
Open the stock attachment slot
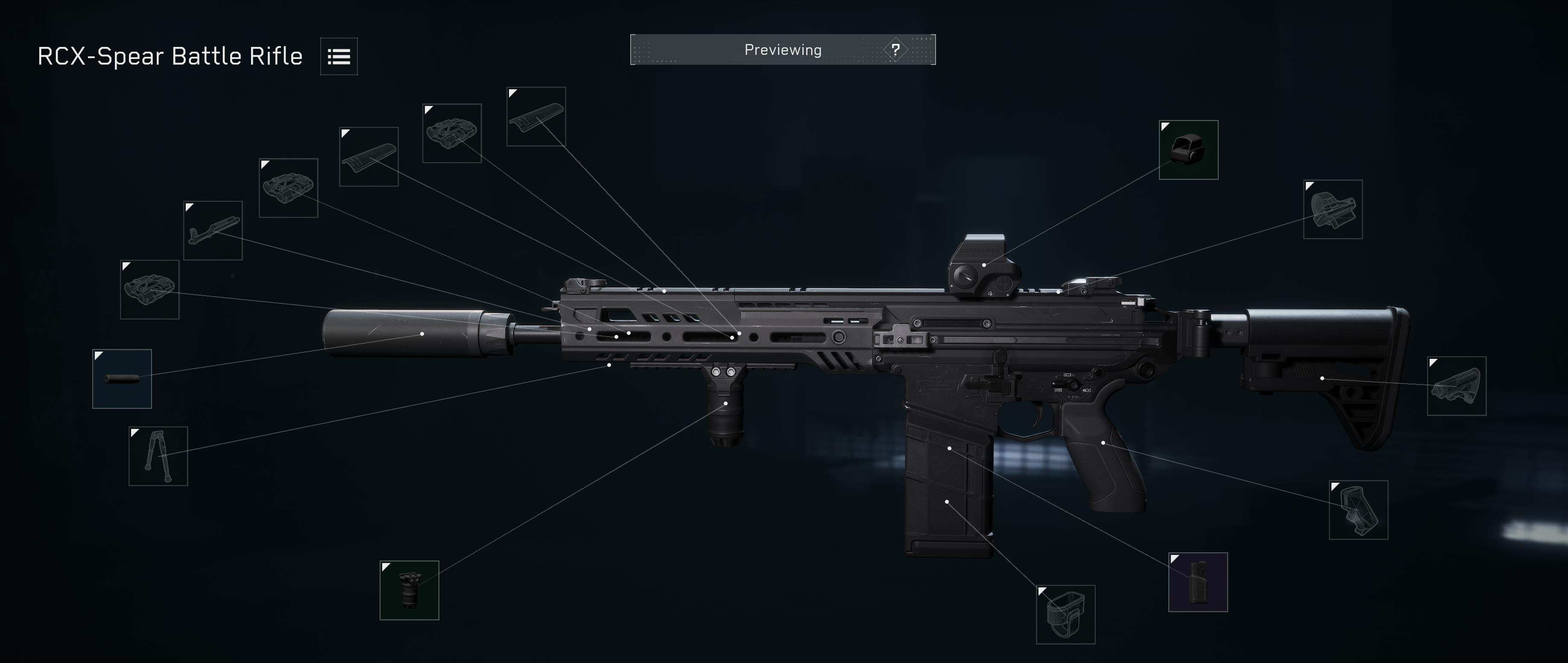pyautogui.click(x=1456, y=386)
